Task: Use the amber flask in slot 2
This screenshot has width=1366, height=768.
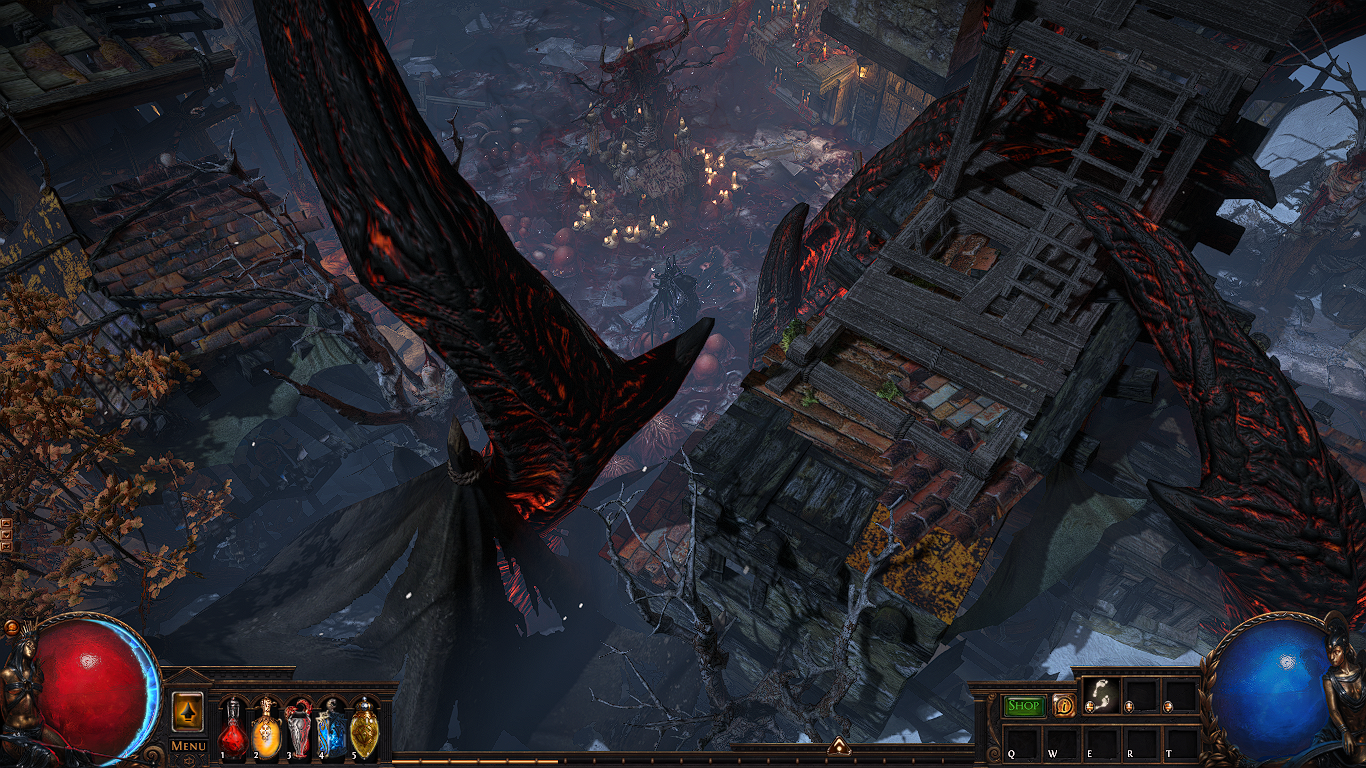Action: pos(266,729)
